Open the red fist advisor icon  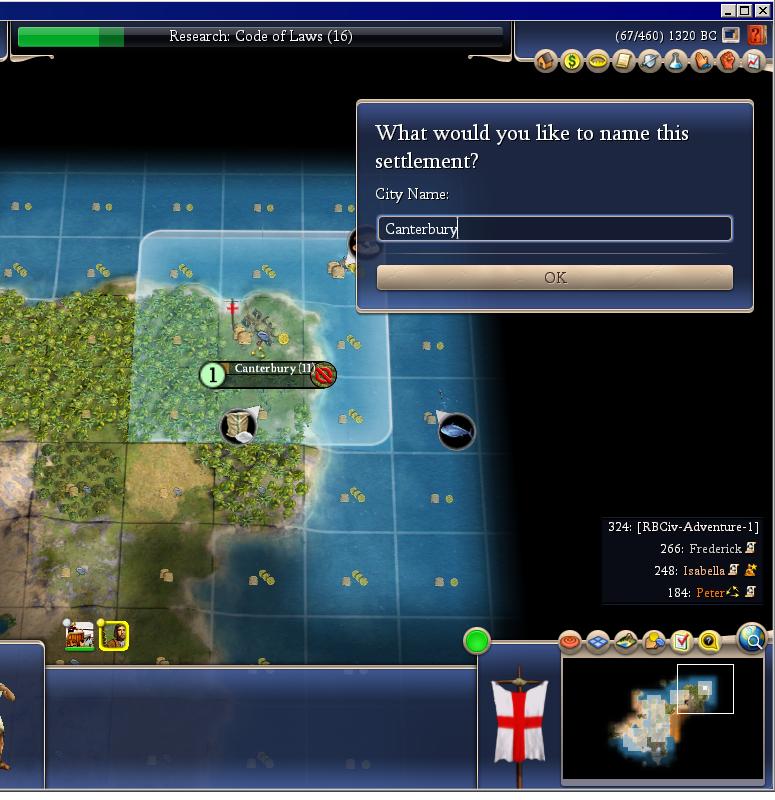[728, 62]
